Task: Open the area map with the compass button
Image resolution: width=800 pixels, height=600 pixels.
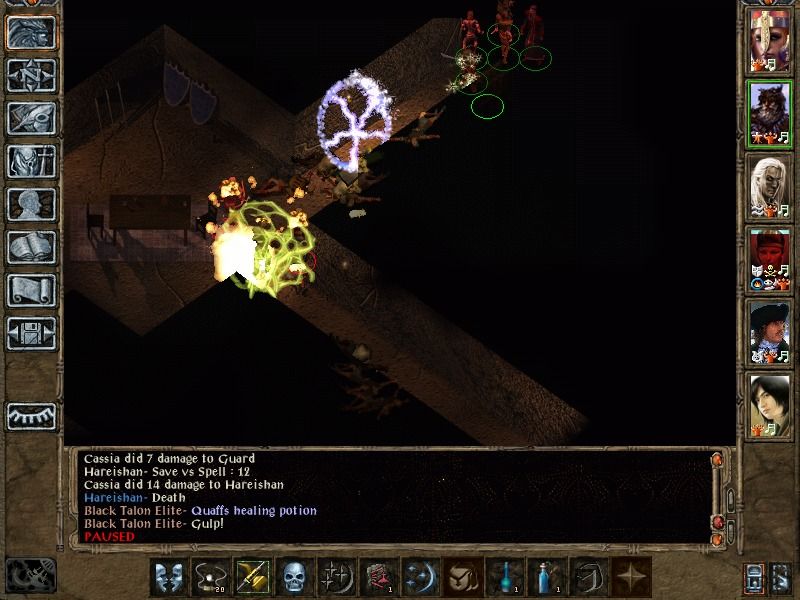Action: point(31,76)
